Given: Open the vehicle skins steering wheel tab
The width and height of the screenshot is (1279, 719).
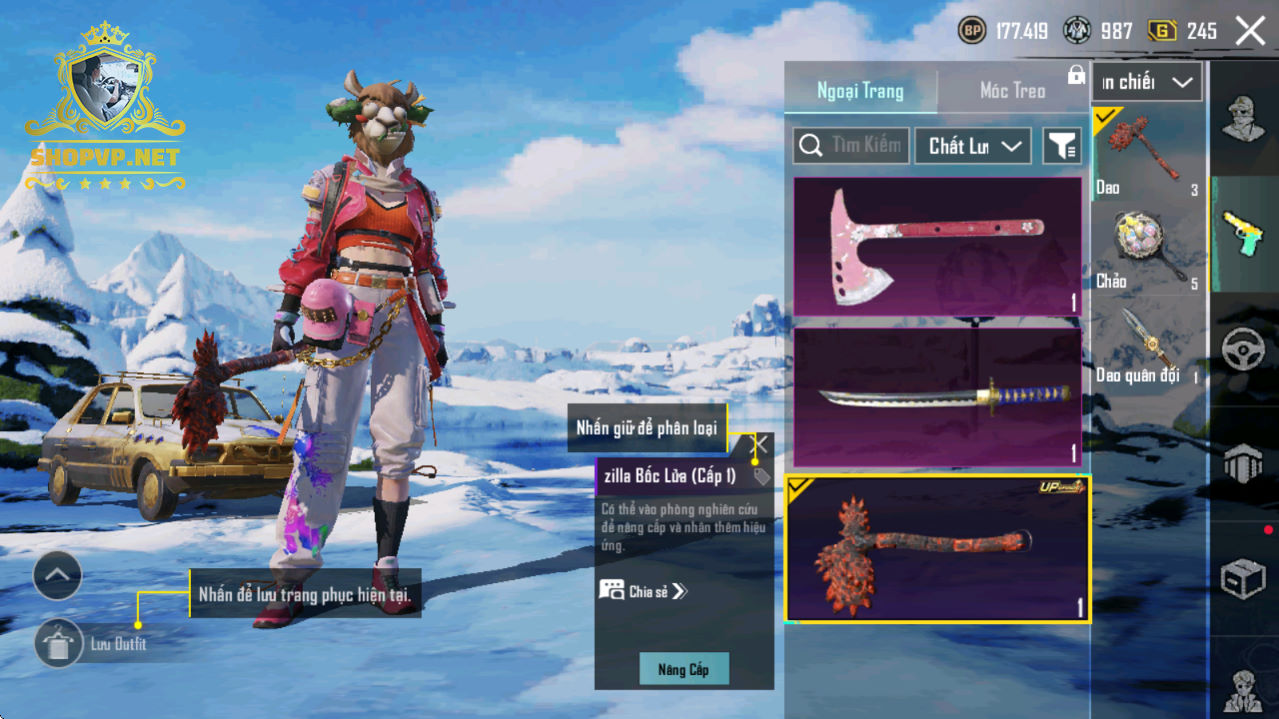Looking at the screenshot, I should point(1243,349).
